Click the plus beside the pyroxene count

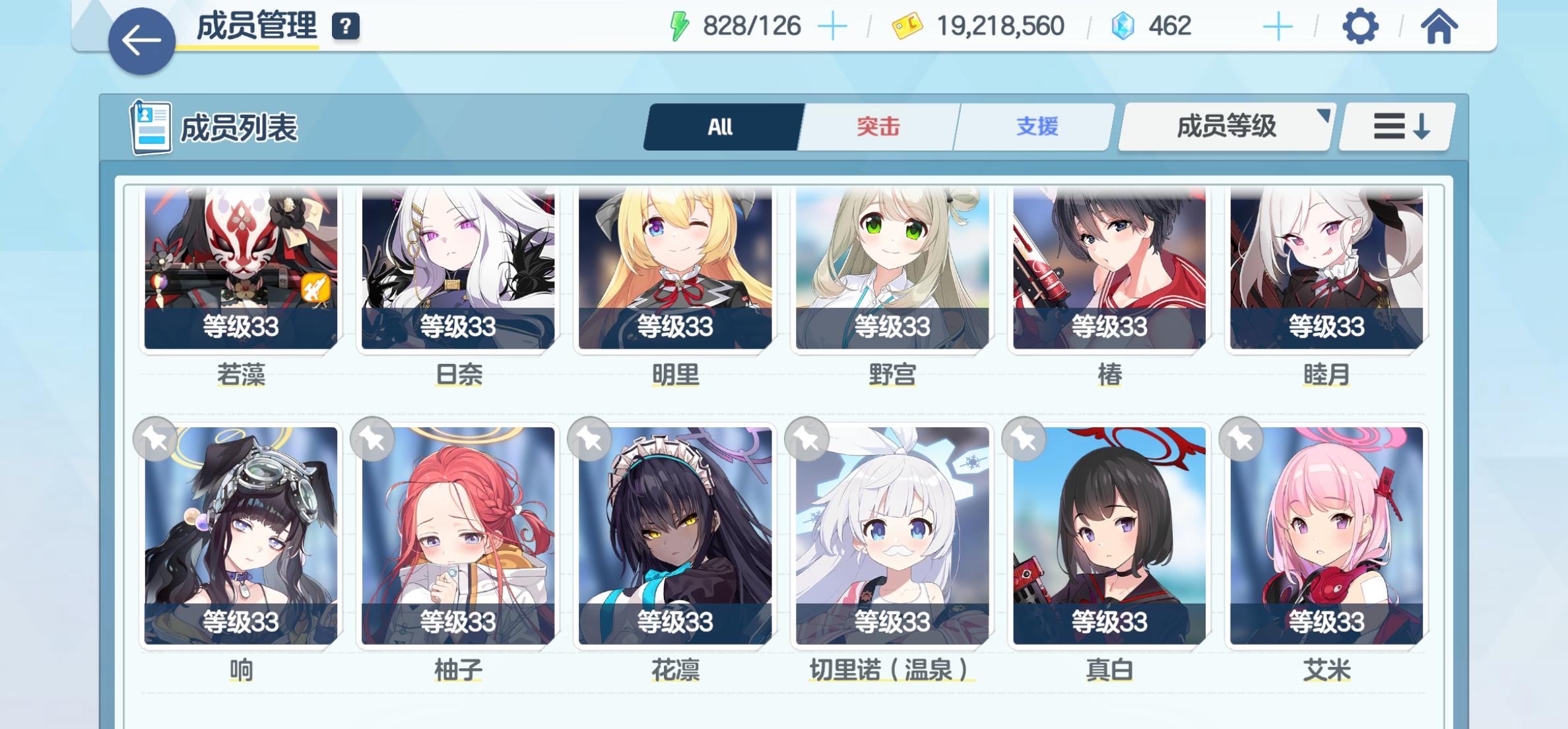tap(1278, 26)
